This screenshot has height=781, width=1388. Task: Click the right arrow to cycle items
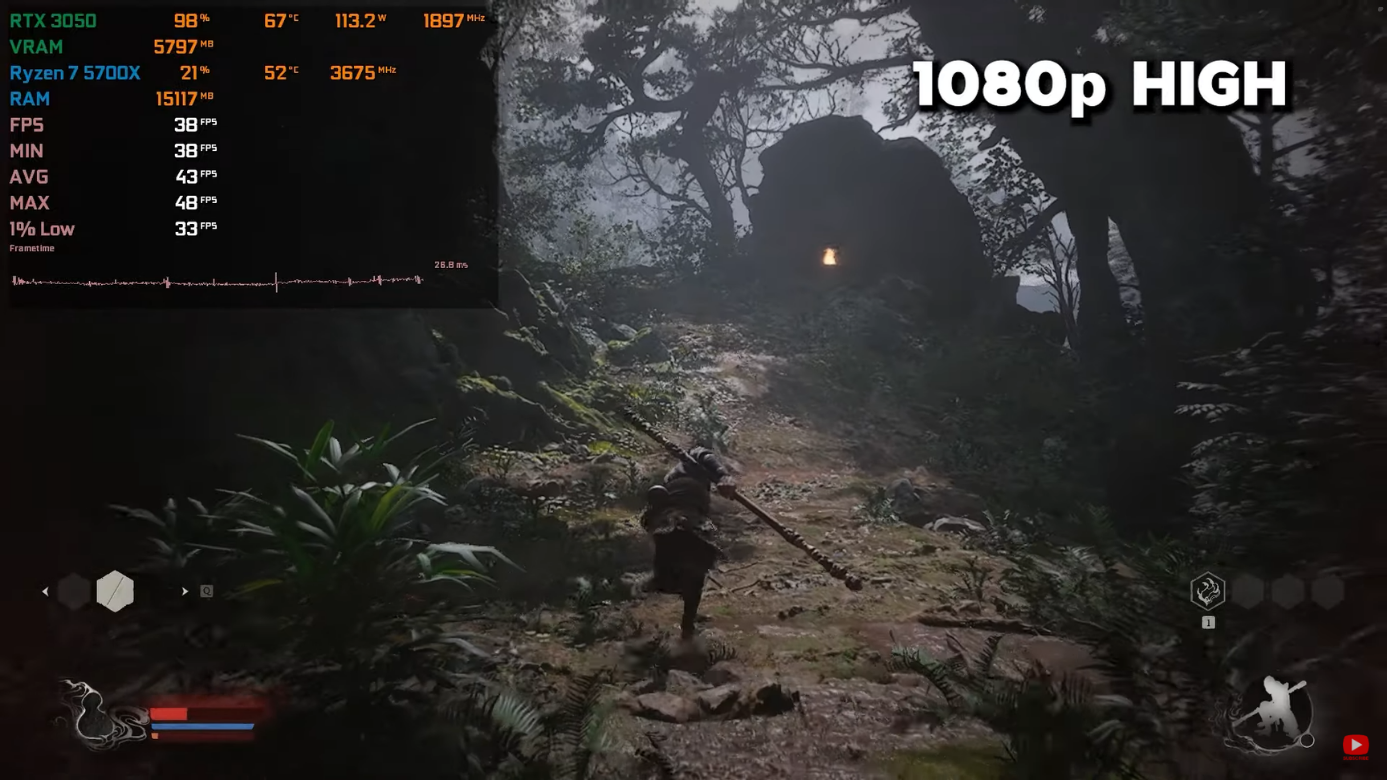coord(185,591)
